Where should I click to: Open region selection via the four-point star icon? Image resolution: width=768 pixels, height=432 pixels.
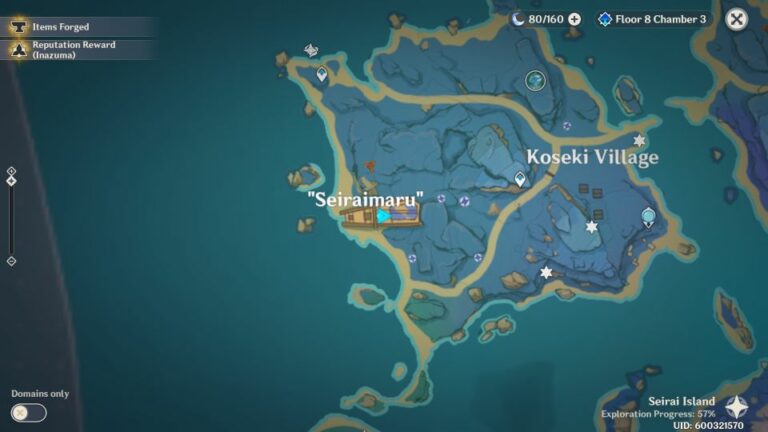(737, 407)
